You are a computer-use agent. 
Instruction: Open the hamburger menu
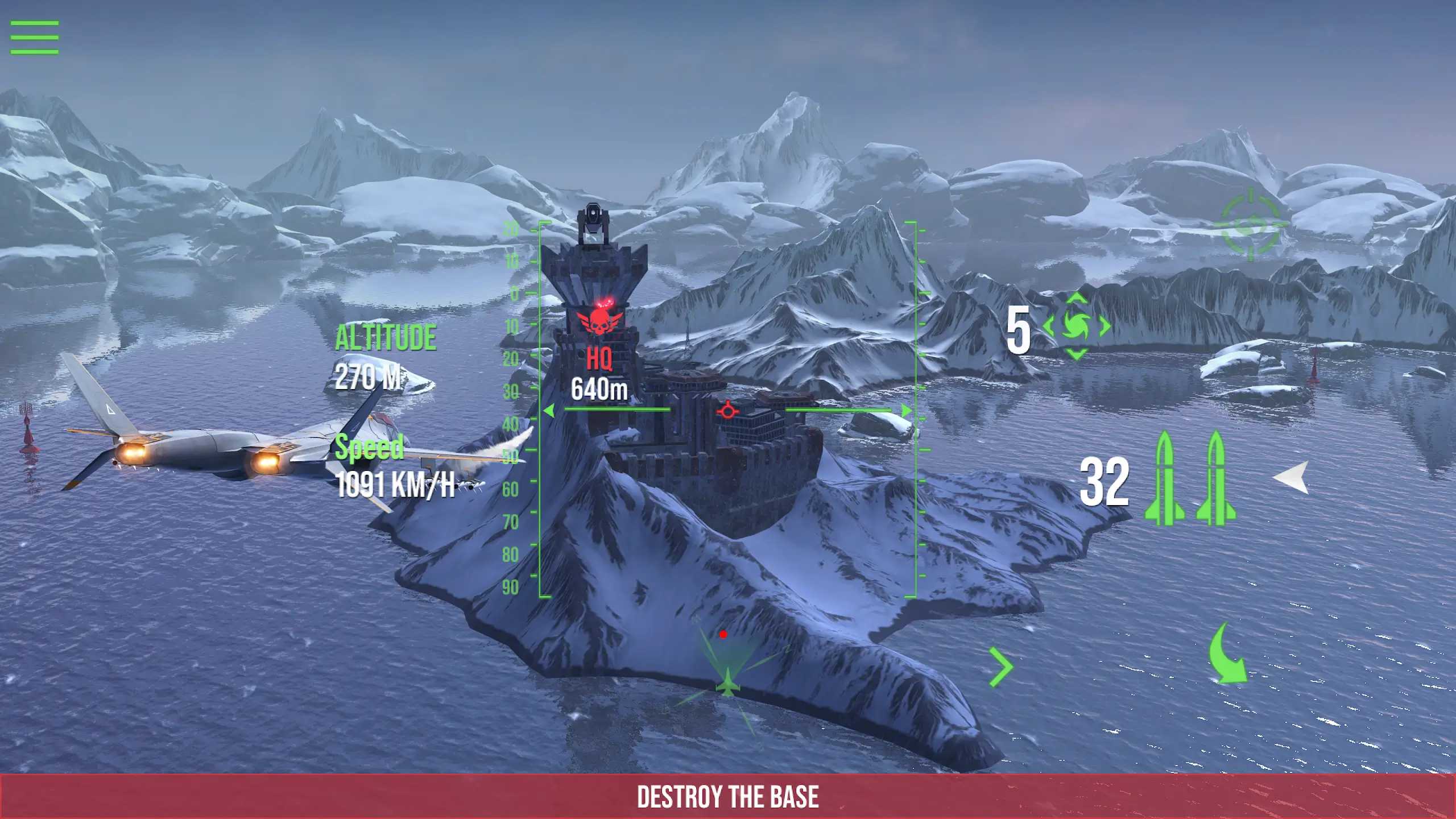tap(34, 37)
